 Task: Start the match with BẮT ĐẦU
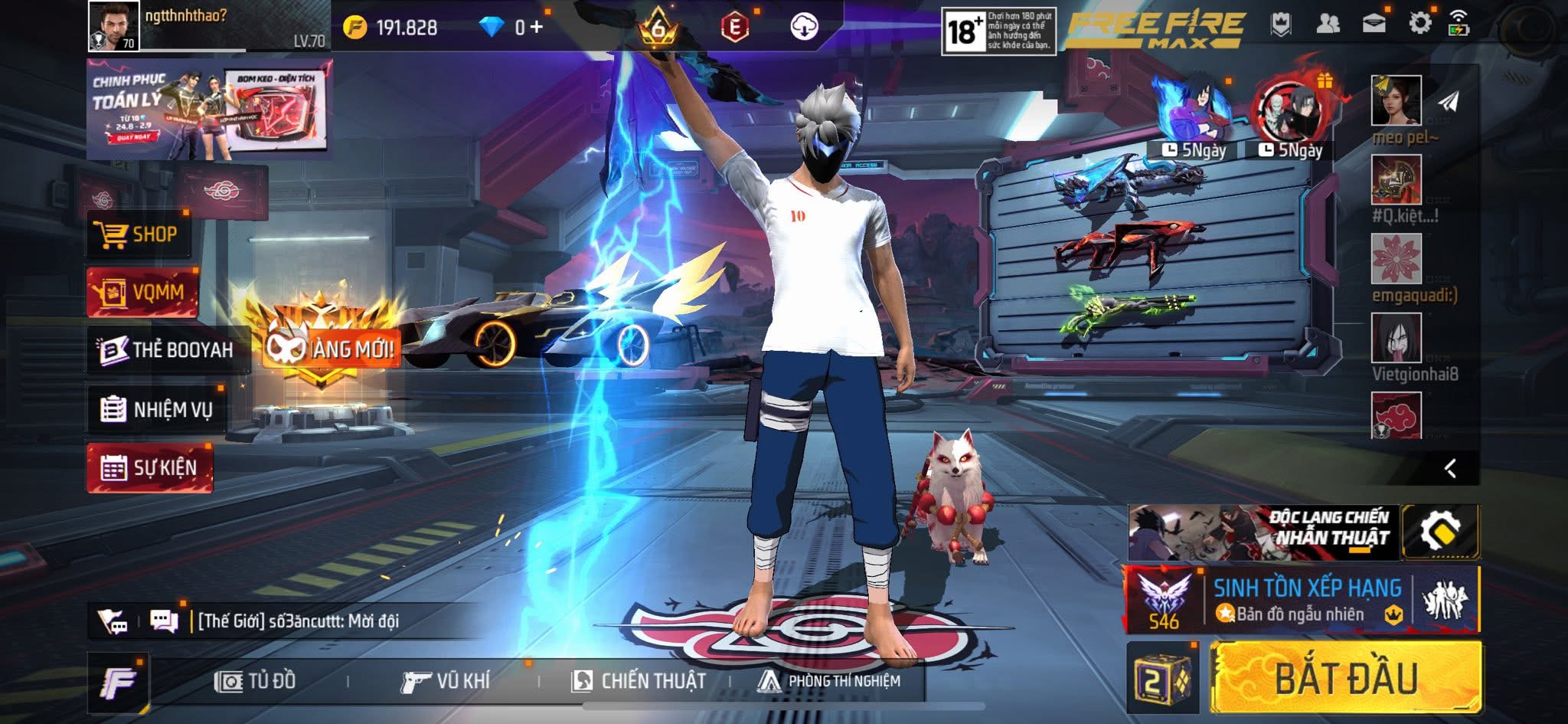pyautogui.click(x=1345, y=679)
